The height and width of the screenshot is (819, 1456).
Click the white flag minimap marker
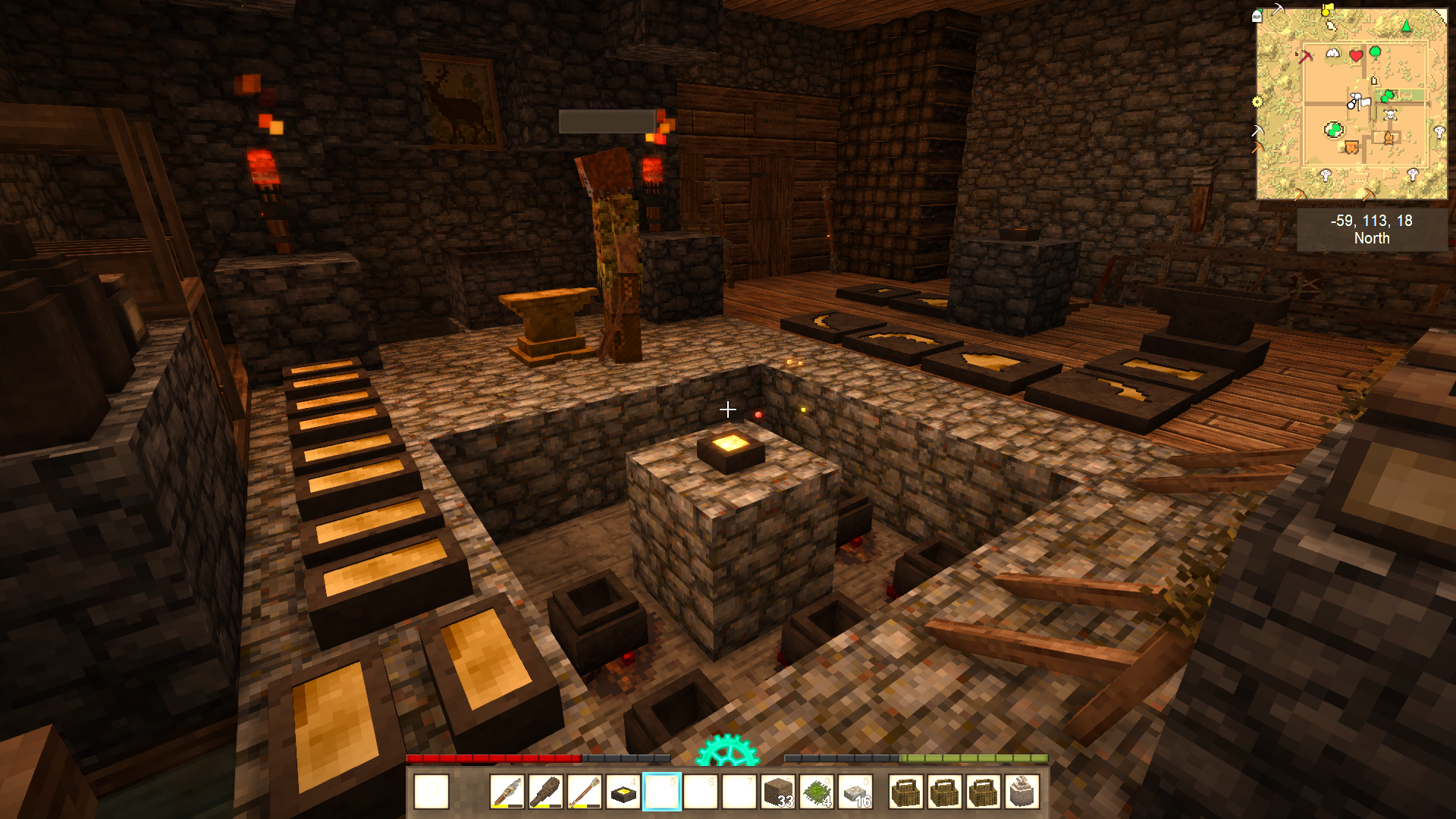tap(1364, 102)
